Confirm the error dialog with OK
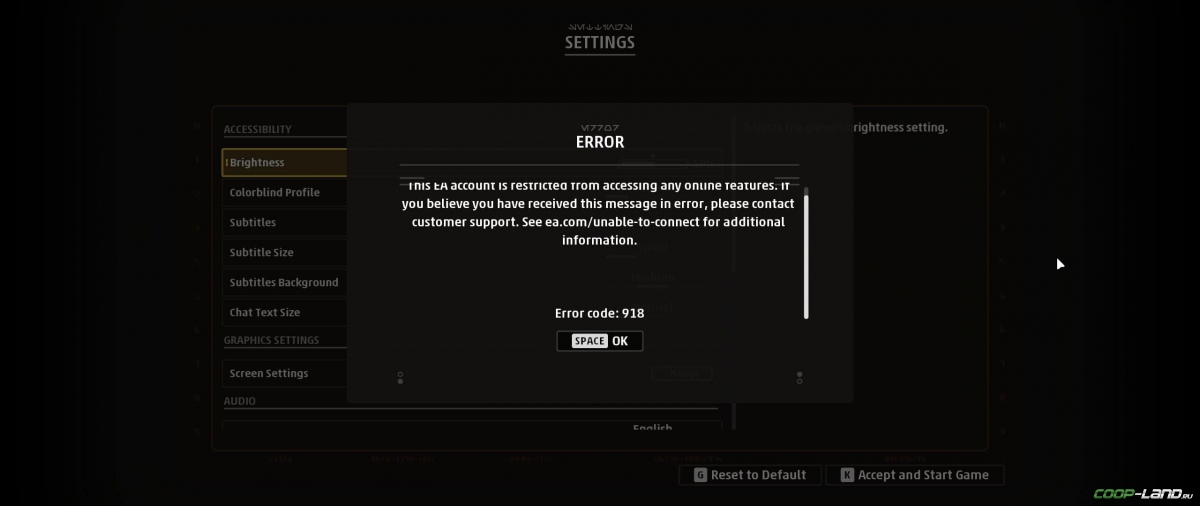The width and height of the screenshot is (1200, 506). click(x=600, y=341)
